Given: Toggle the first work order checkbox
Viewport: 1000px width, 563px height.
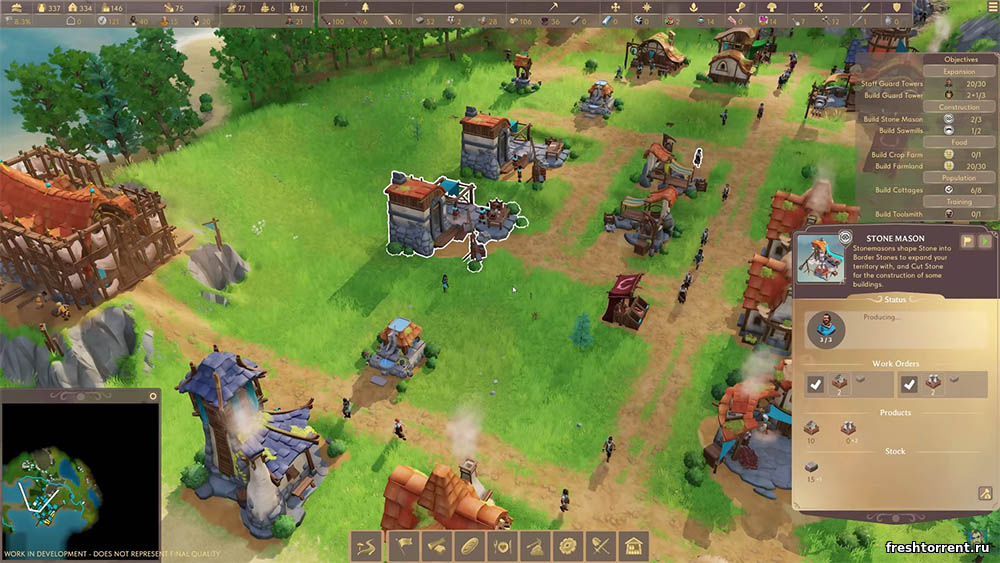Looking at the screenshot, I should click(x=816, y=383).
